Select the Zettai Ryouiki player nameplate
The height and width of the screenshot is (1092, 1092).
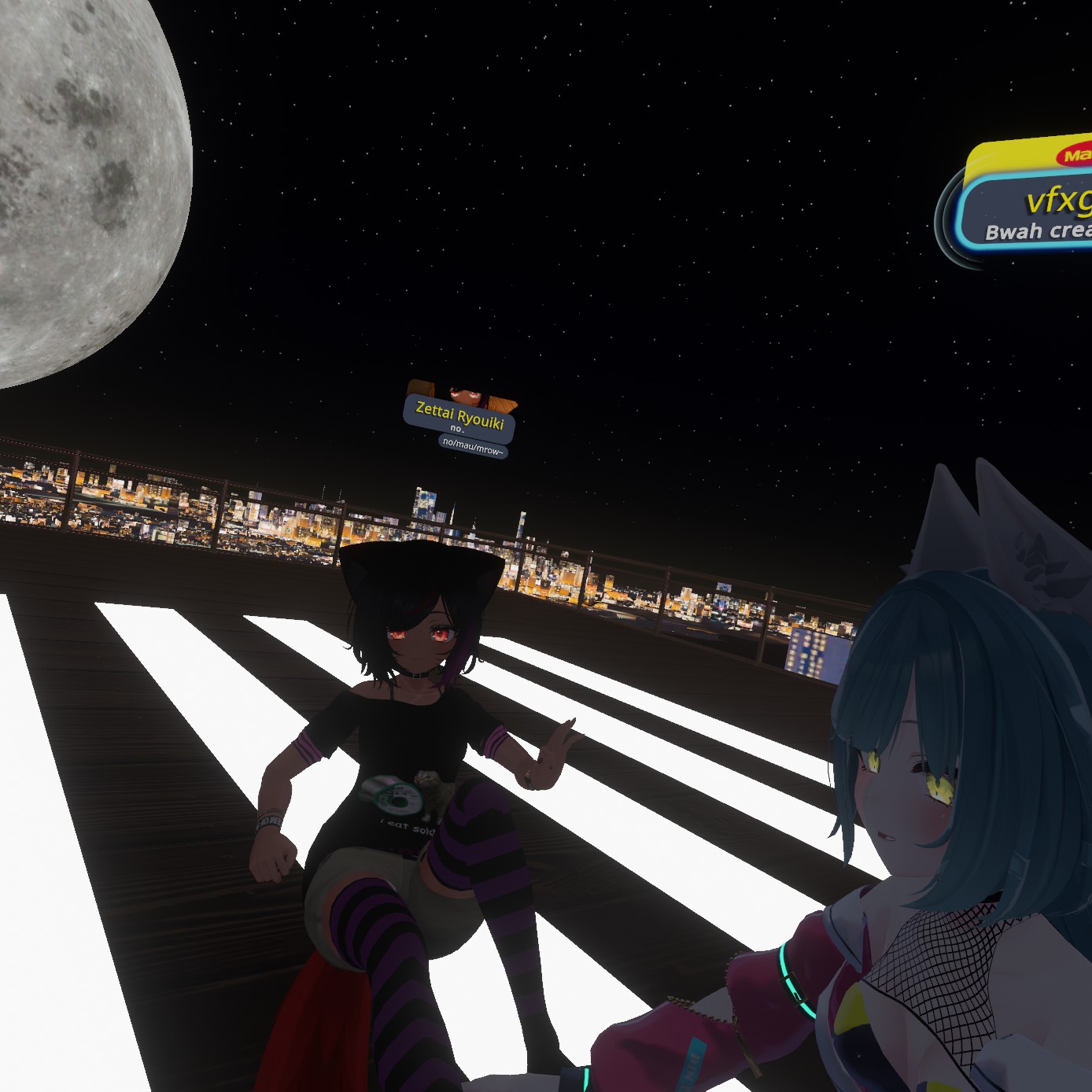[x=459, y=417]
